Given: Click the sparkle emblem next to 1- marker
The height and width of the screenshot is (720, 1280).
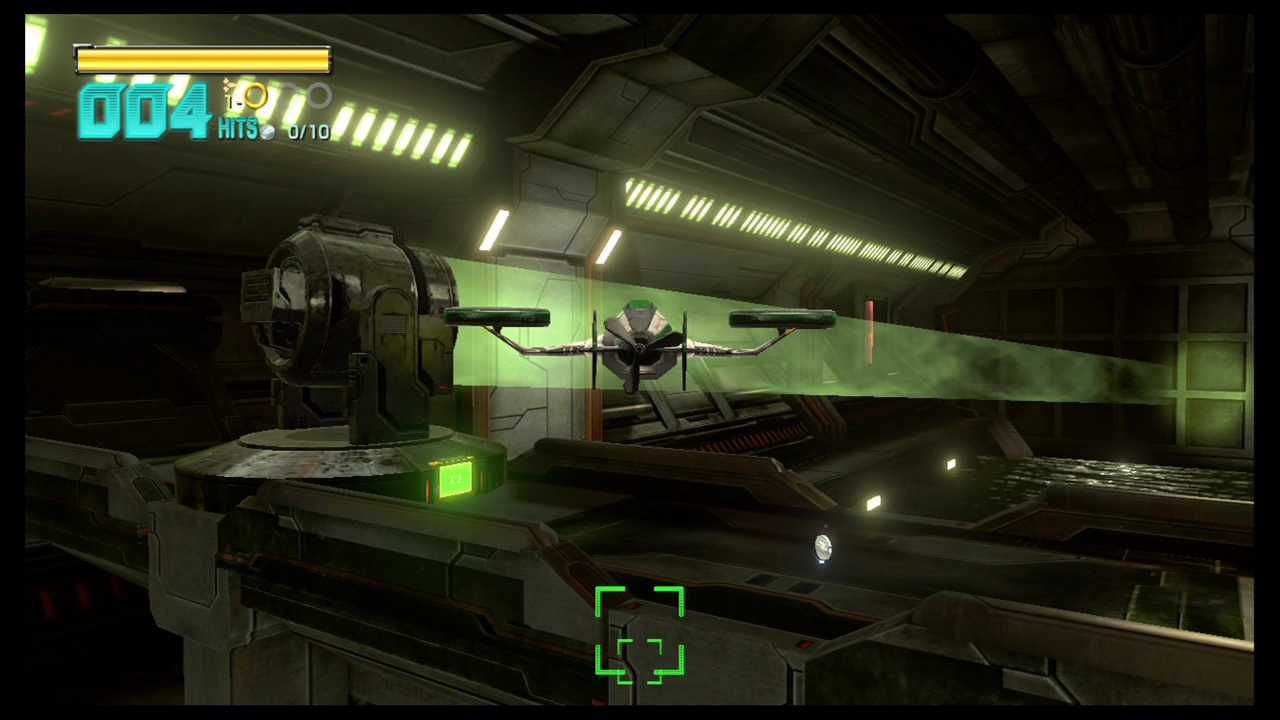Looking at the screenshot, I should click(228, 84).
